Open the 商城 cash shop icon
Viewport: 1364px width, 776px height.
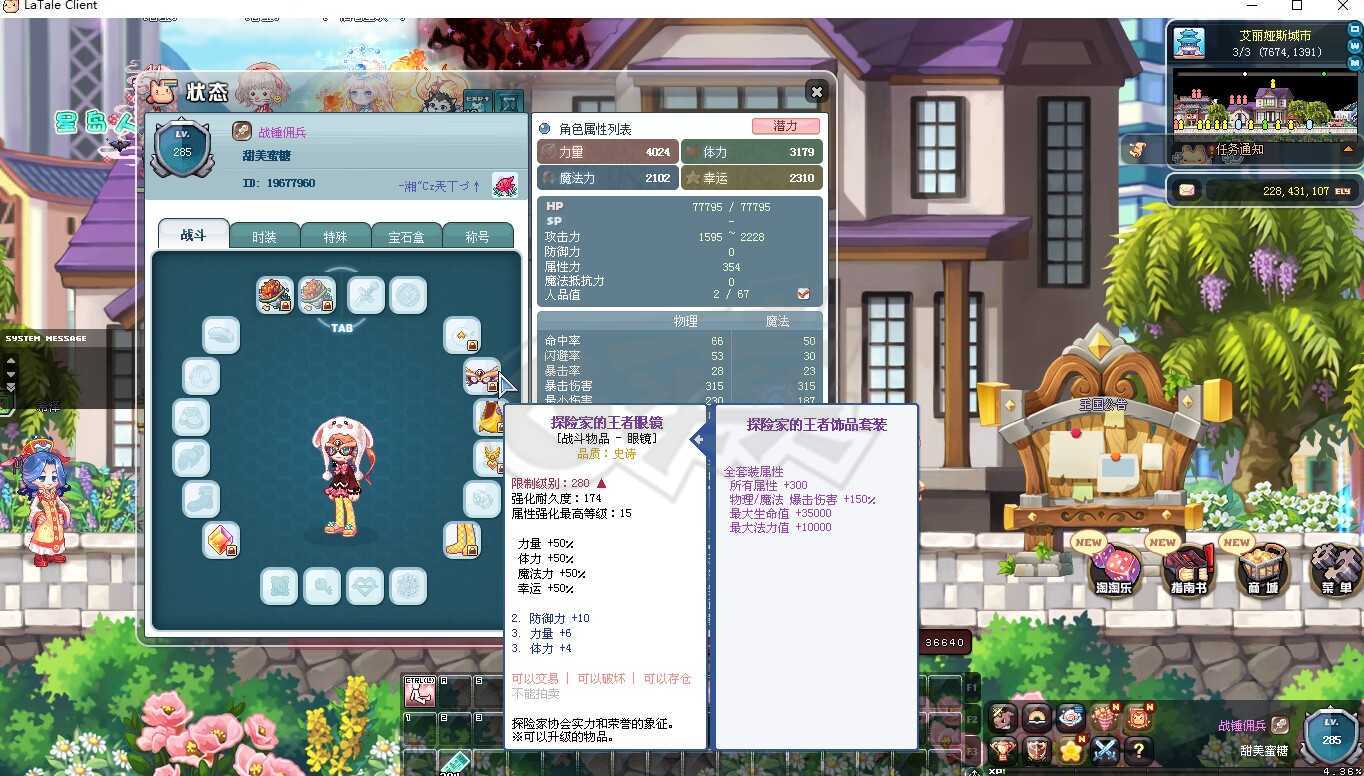(x=1260, y=570)
